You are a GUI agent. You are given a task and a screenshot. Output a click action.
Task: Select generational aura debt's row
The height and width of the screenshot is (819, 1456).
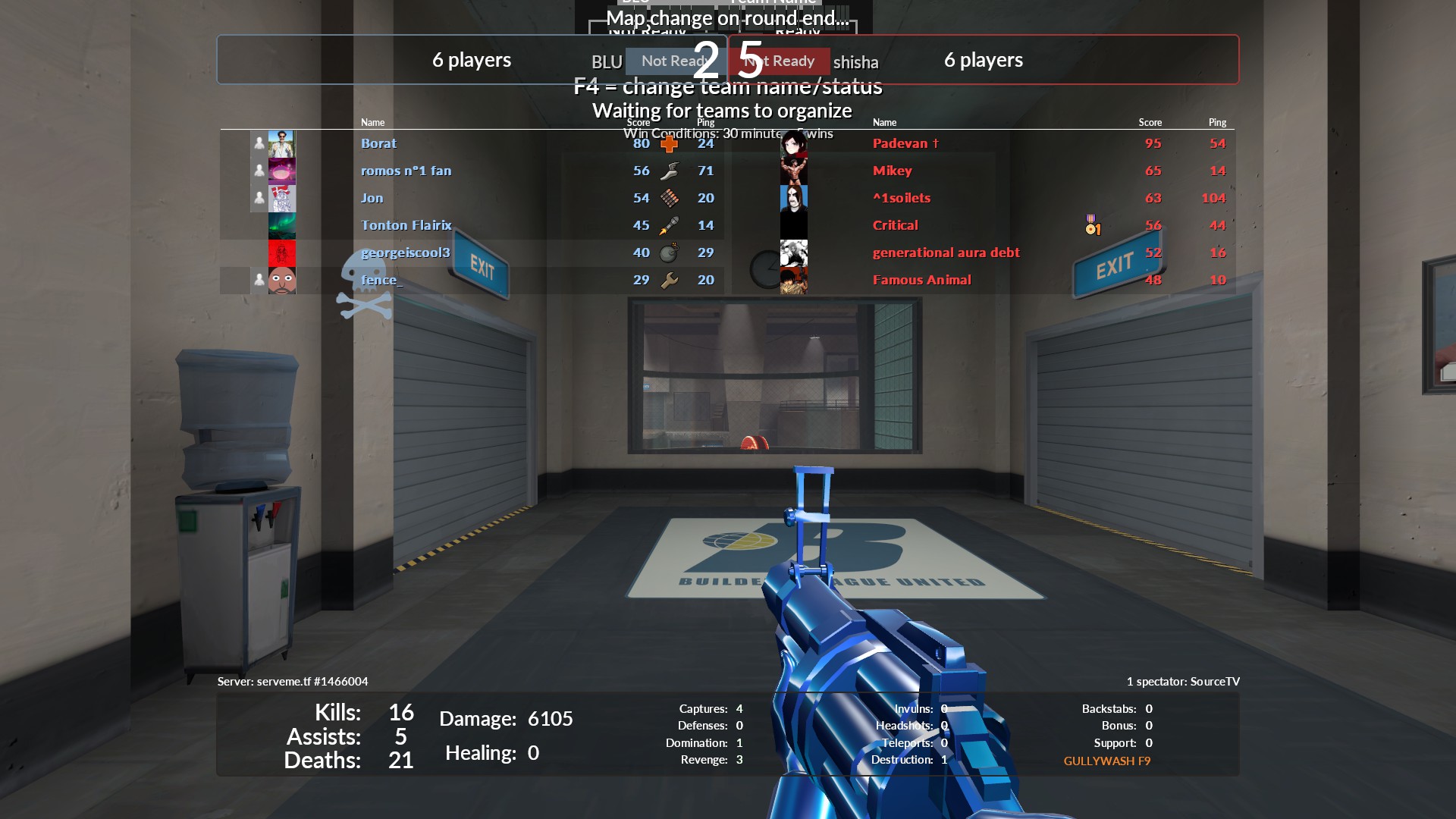tap(946, 253)
